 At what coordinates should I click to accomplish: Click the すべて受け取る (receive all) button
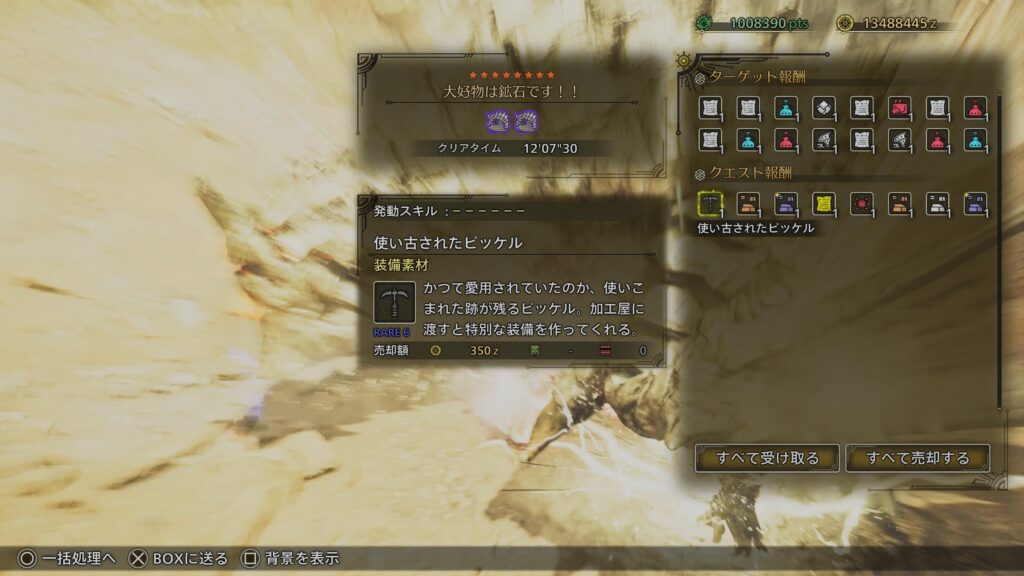click(768, 458)
